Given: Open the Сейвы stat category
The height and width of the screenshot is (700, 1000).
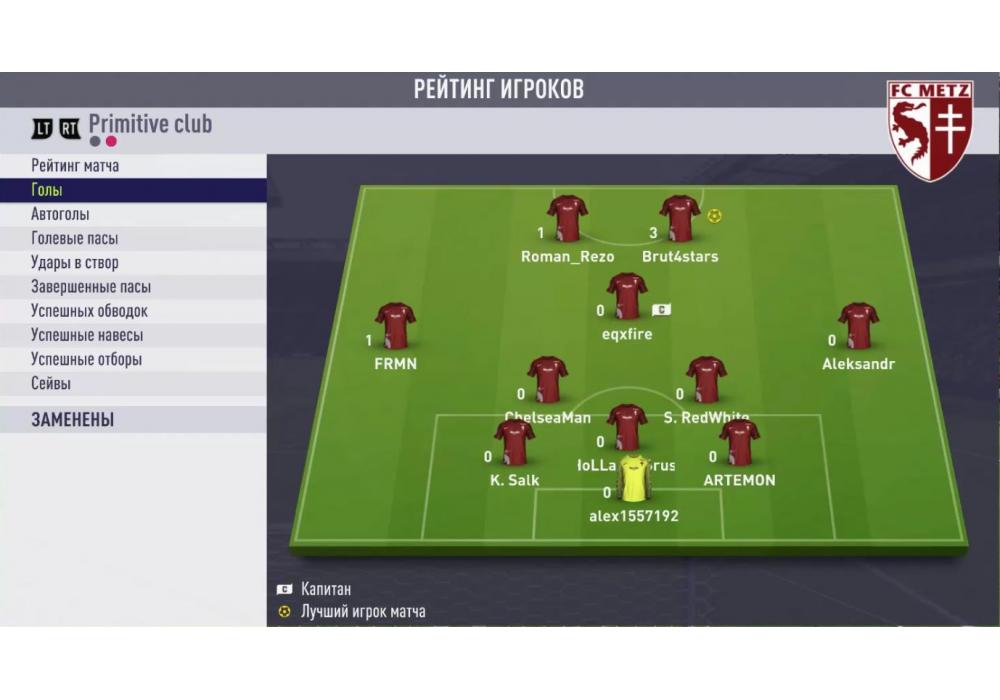Looking at the screenshot, I should pos(51,383).
